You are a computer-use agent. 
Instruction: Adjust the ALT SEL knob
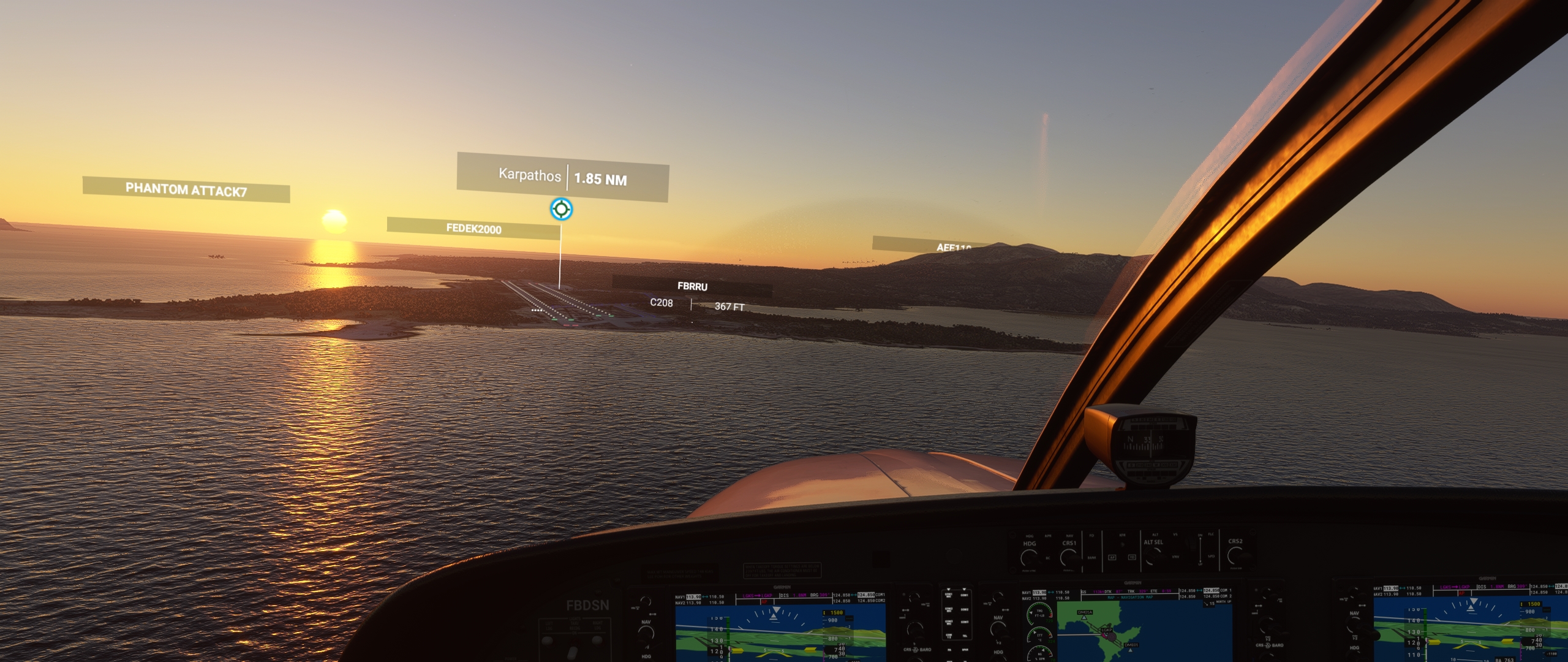[1153, 556]
